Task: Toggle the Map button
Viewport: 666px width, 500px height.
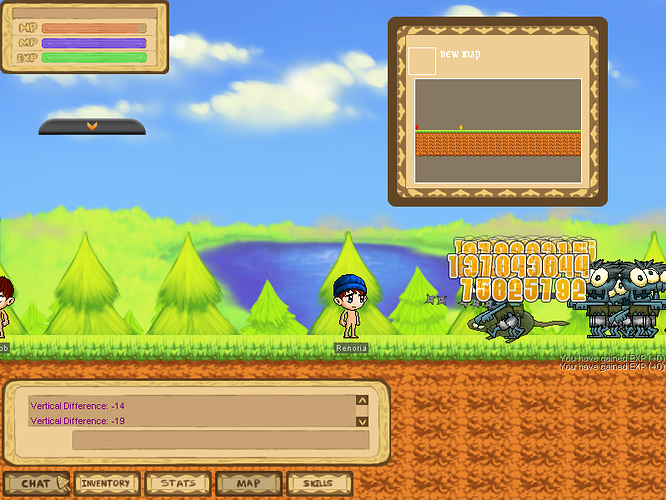Action: (248, 483)
